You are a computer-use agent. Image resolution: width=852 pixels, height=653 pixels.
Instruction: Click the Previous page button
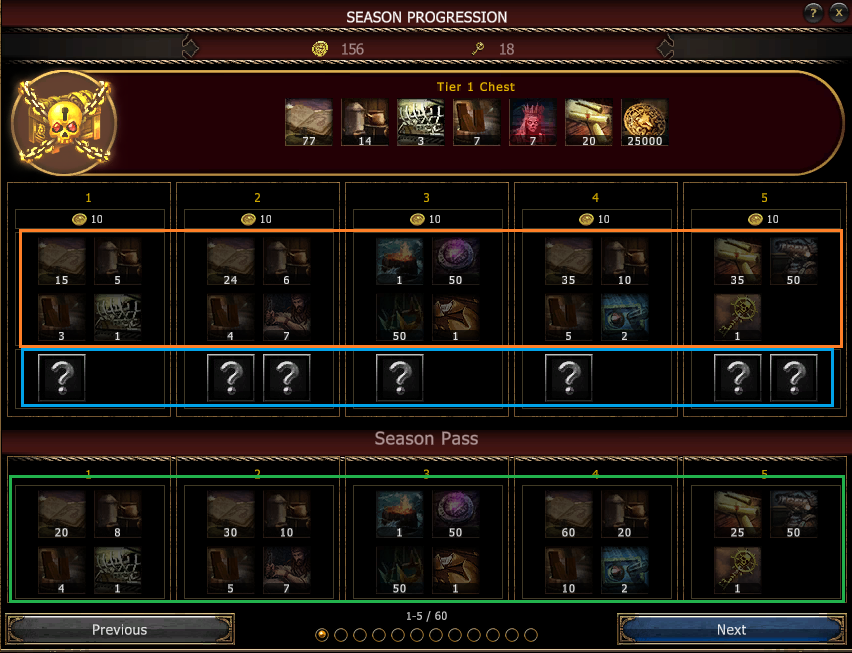click(120, 630)
